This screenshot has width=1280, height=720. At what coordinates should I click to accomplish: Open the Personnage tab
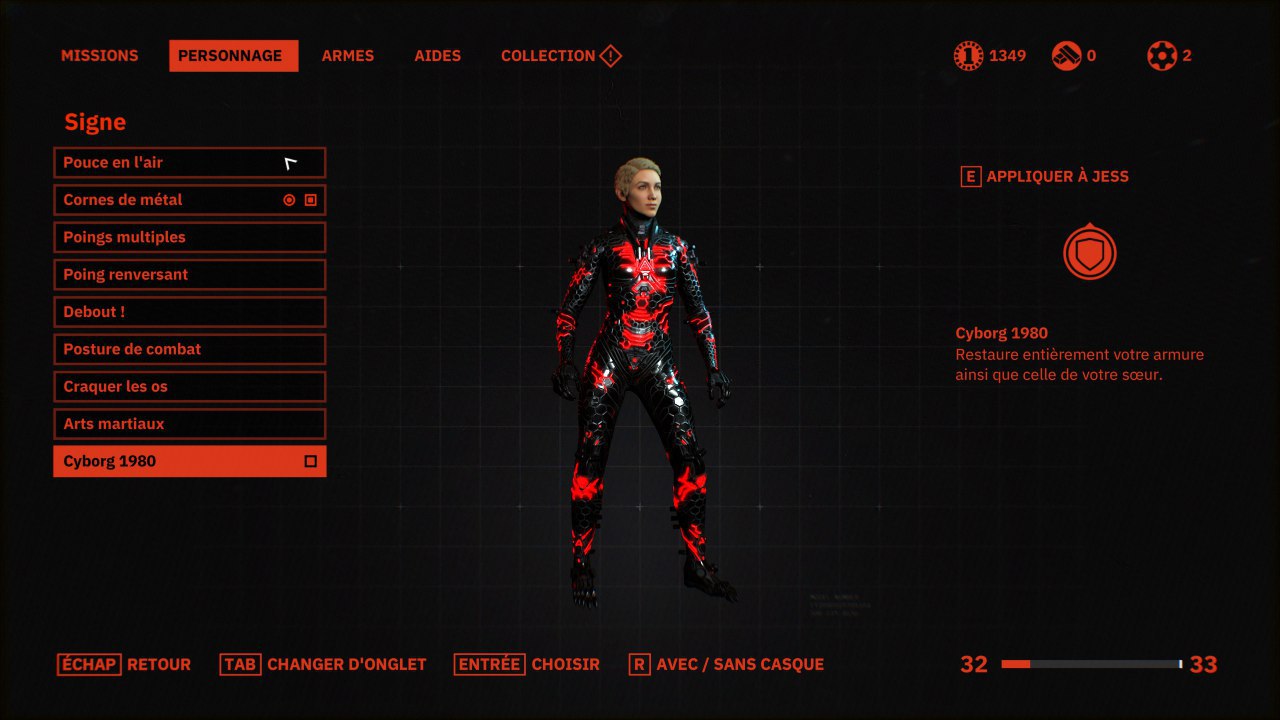point(233,56)
